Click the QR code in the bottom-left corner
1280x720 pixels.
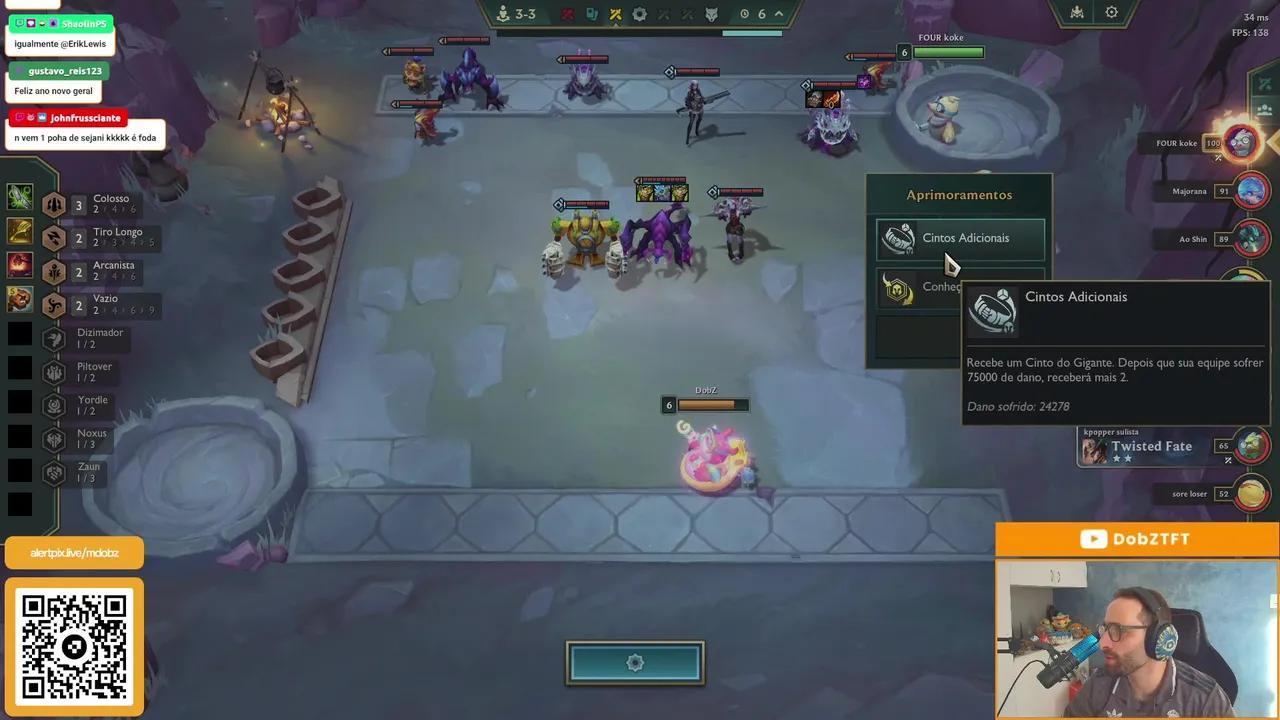74,644
